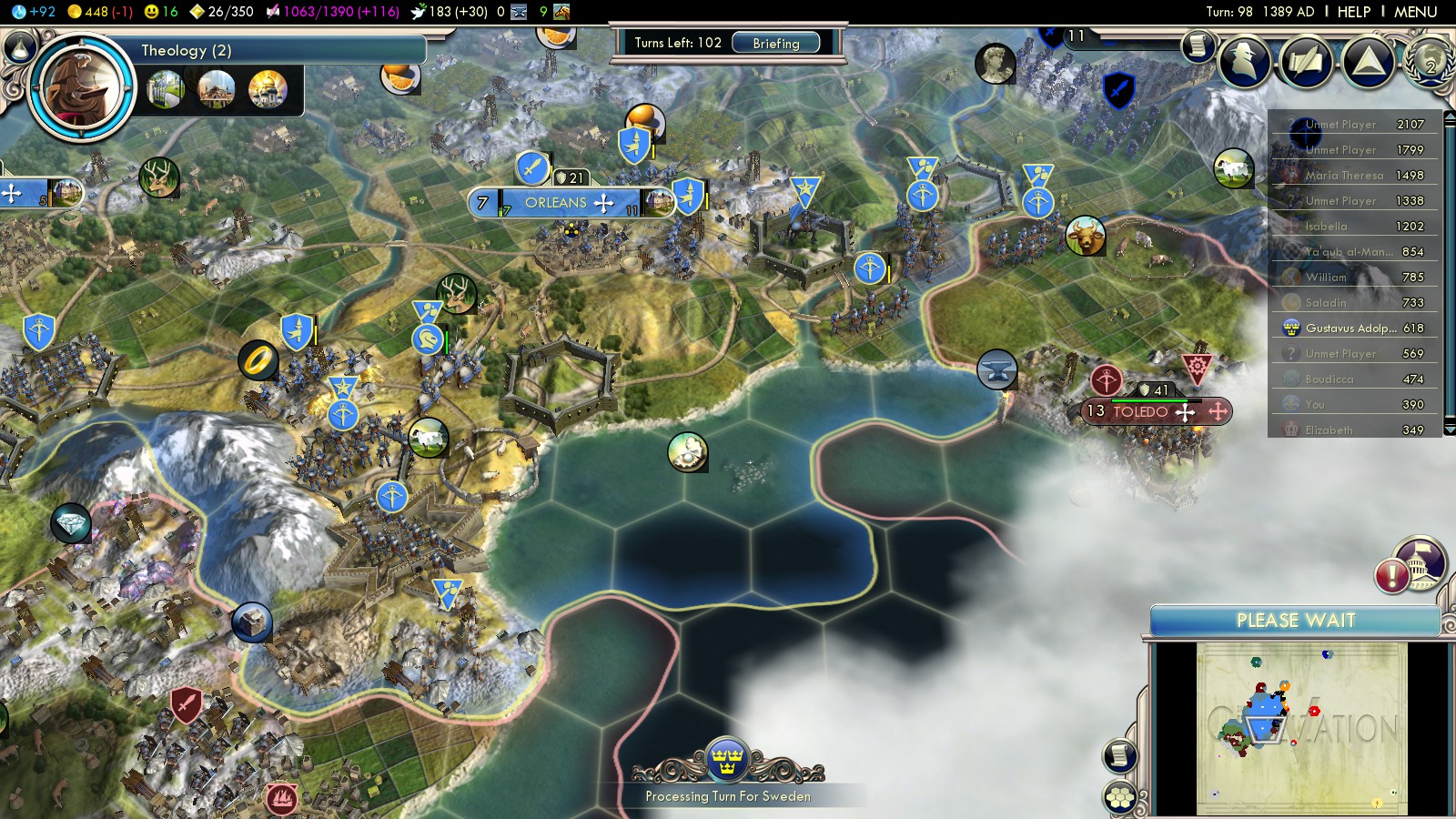Viewport: 1456px width, 819px height.
Task: Open strategic view scroll beside minimap
Action: pyautogui.click(x=1119, y=755)
